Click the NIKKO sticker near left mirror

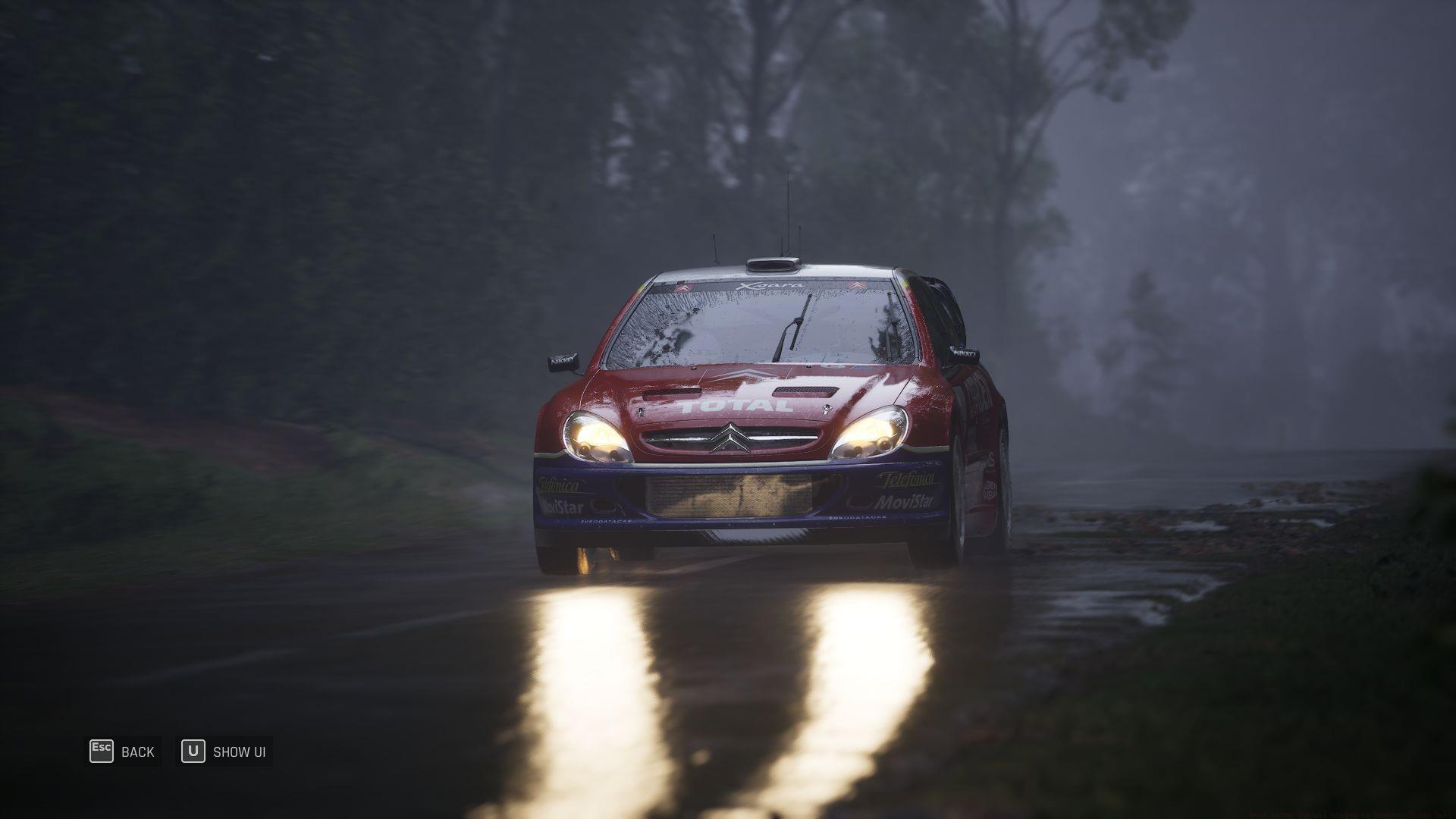tap(562, 361)
